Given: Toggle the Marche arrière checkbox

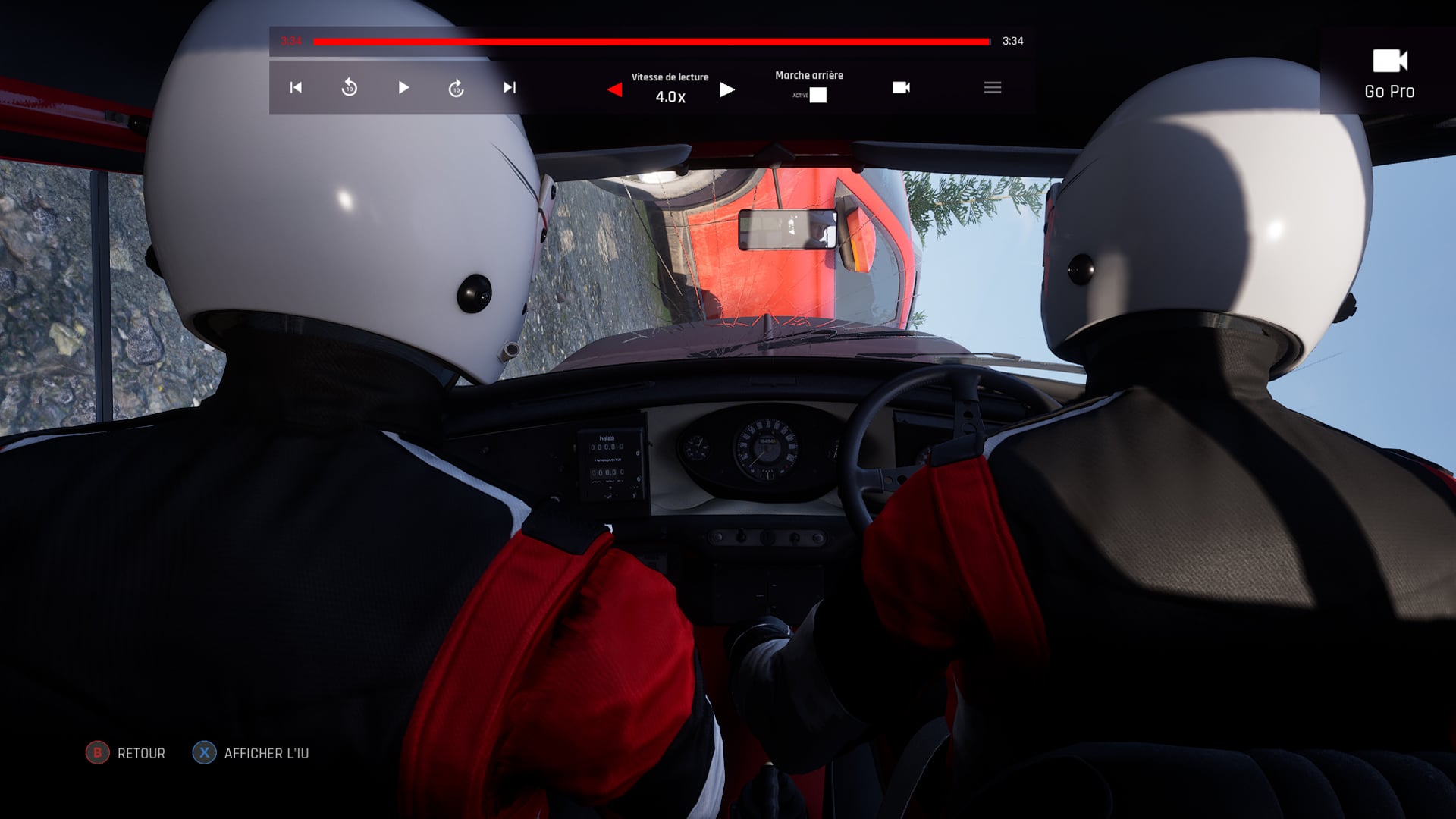Looking at the screenshot, I should [817, 96].
